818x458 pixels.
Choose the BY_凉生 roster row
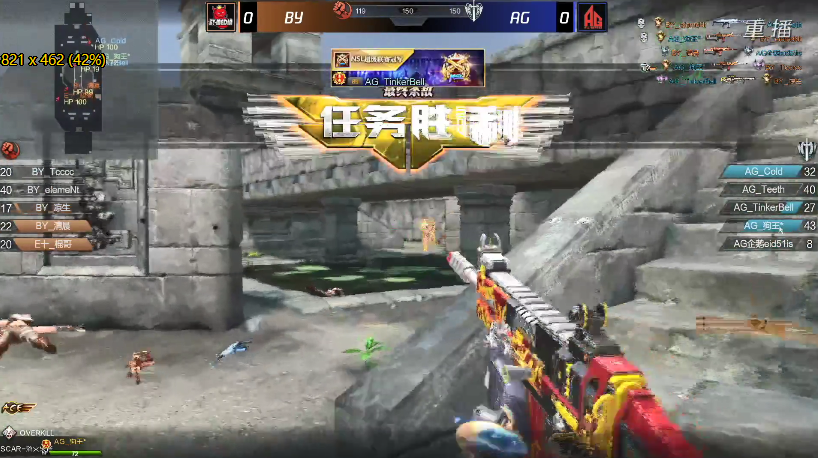[x=50, y=207]
